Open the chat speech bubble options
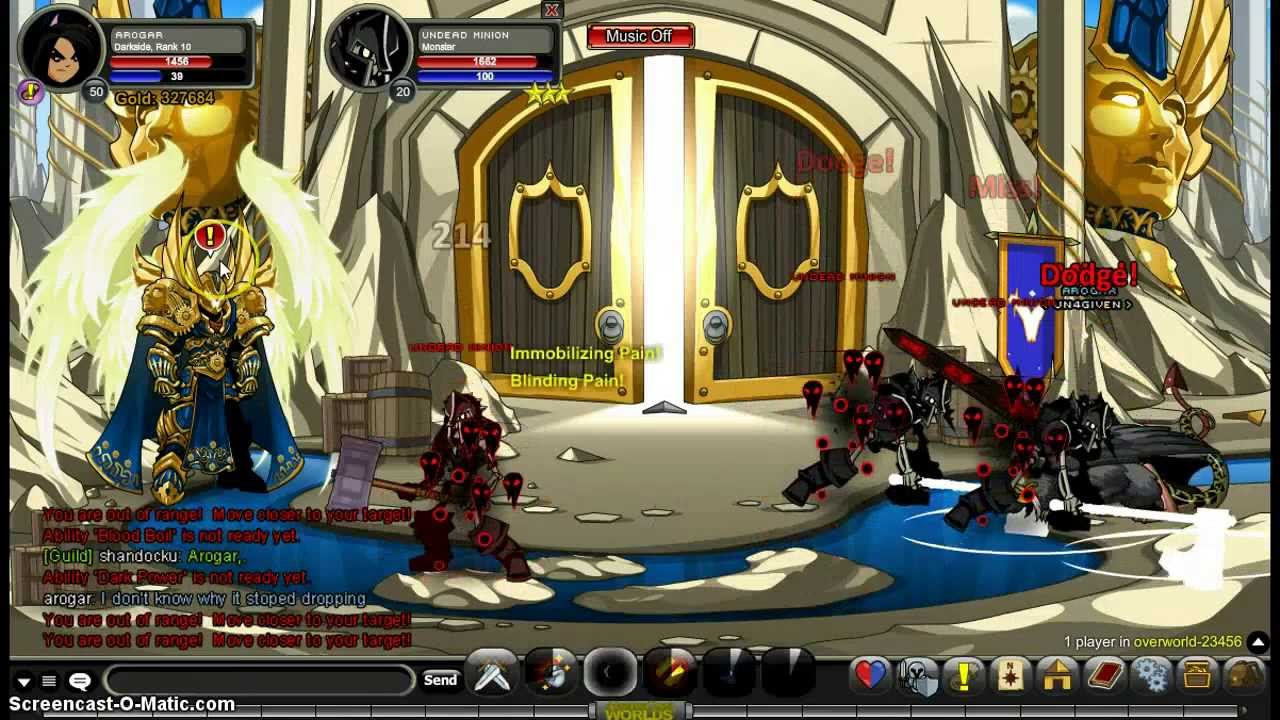Viewport: 1280px width, 720px height. tap(80, 681)
